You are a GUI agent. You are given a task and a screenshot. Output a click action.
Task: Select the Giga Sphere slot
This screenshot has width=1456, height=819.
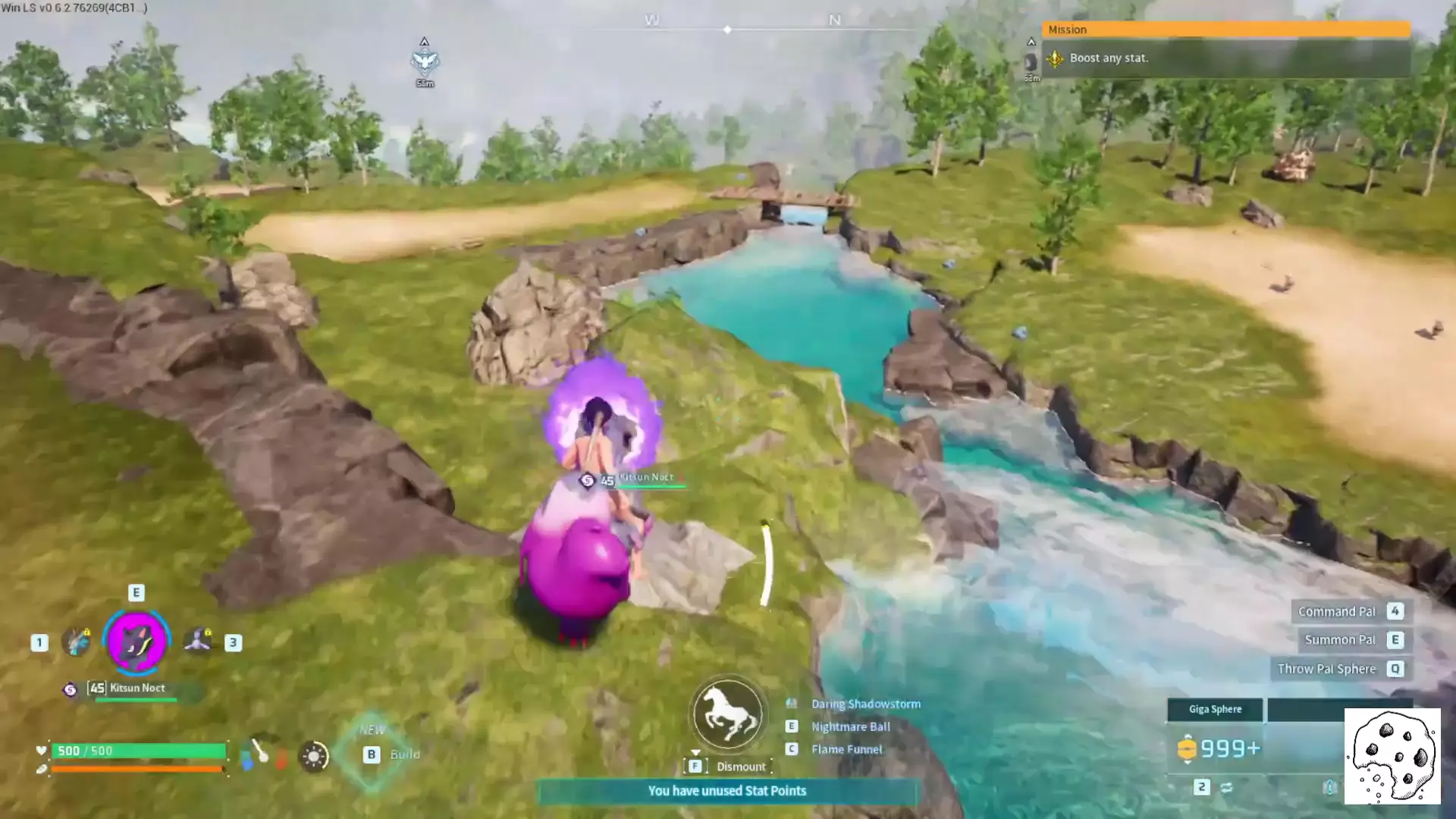click(1215, 709)
